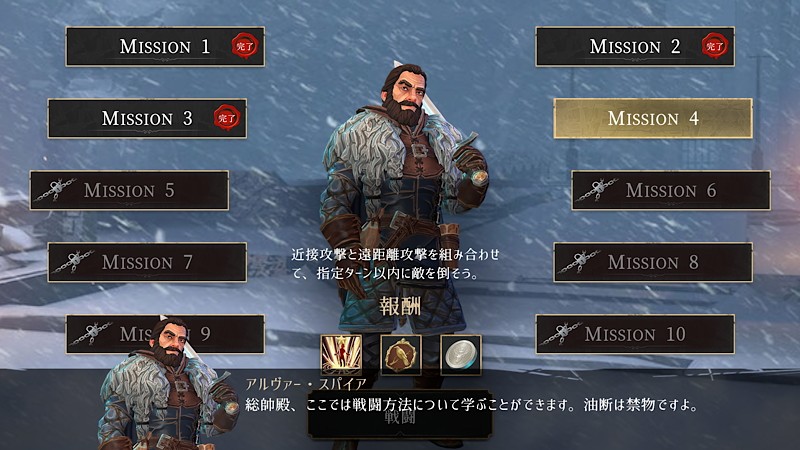
Task: Select the highlighted Mission 4 button
Action: coord(653,118)
